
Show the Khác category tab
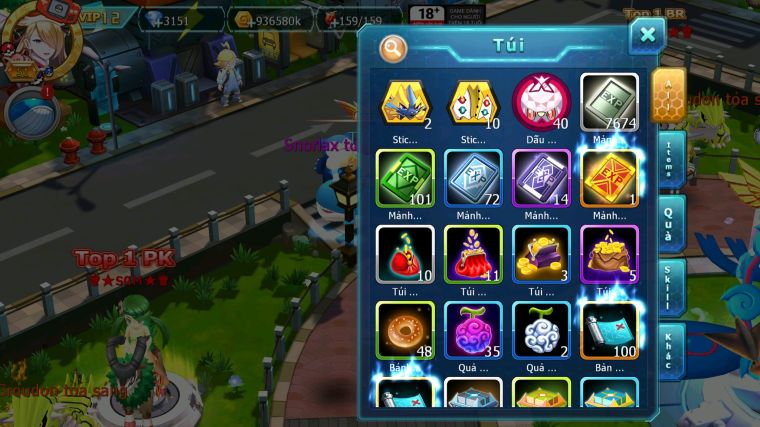pos(669,351)
